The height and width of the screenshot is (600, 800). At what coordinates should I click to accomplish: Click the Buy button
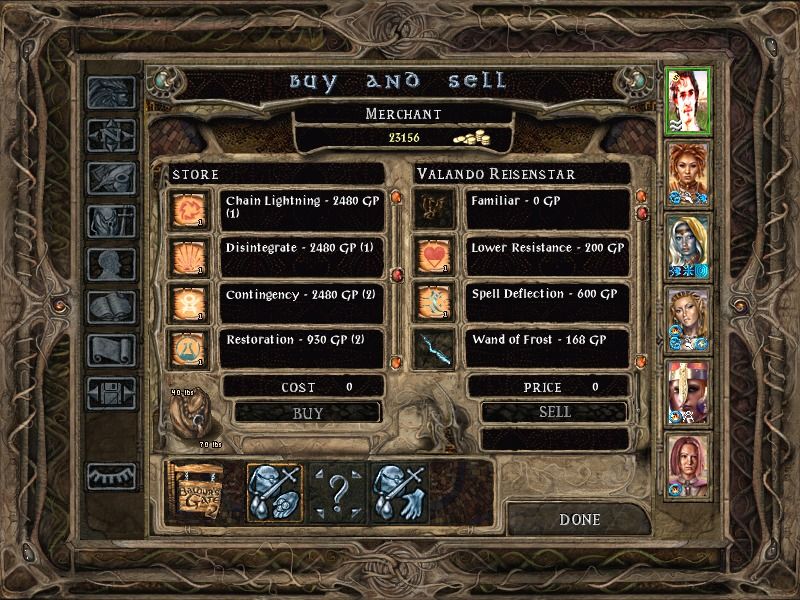point(307,412)
